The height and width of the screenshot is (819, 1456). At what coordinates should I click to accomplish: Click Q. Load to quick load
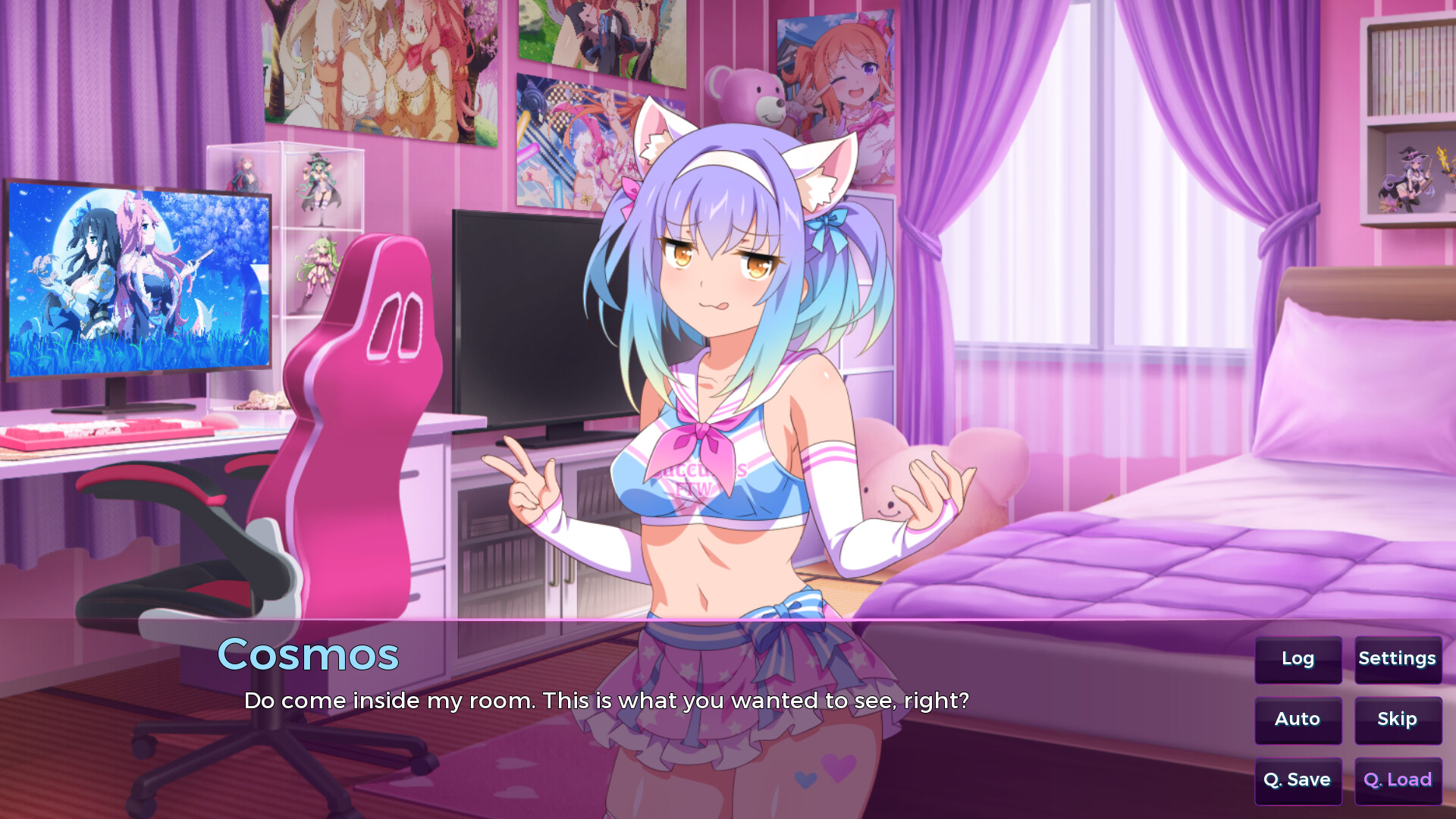(1398, 780)
